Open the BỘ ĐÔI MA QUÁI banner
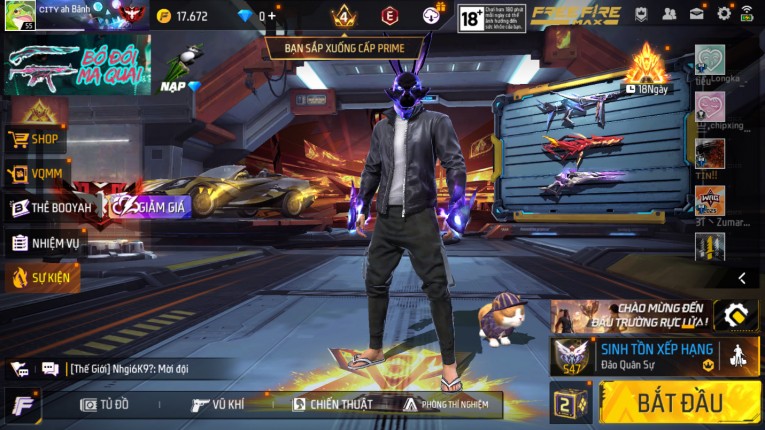The image size is (765, 430). tap(77, 64)
